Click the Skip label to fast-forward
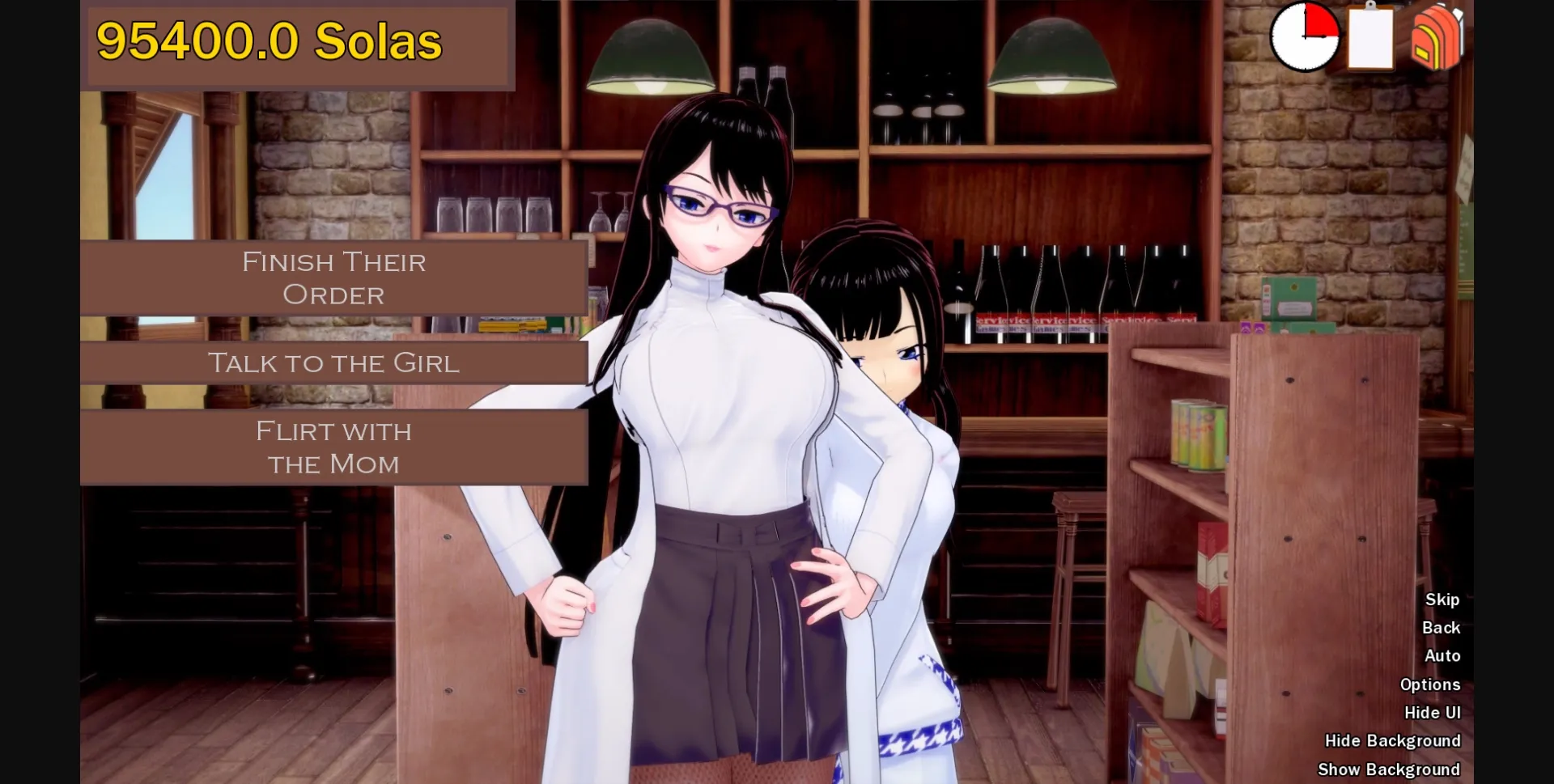1554x784 pixels. tap(1443, 600)
